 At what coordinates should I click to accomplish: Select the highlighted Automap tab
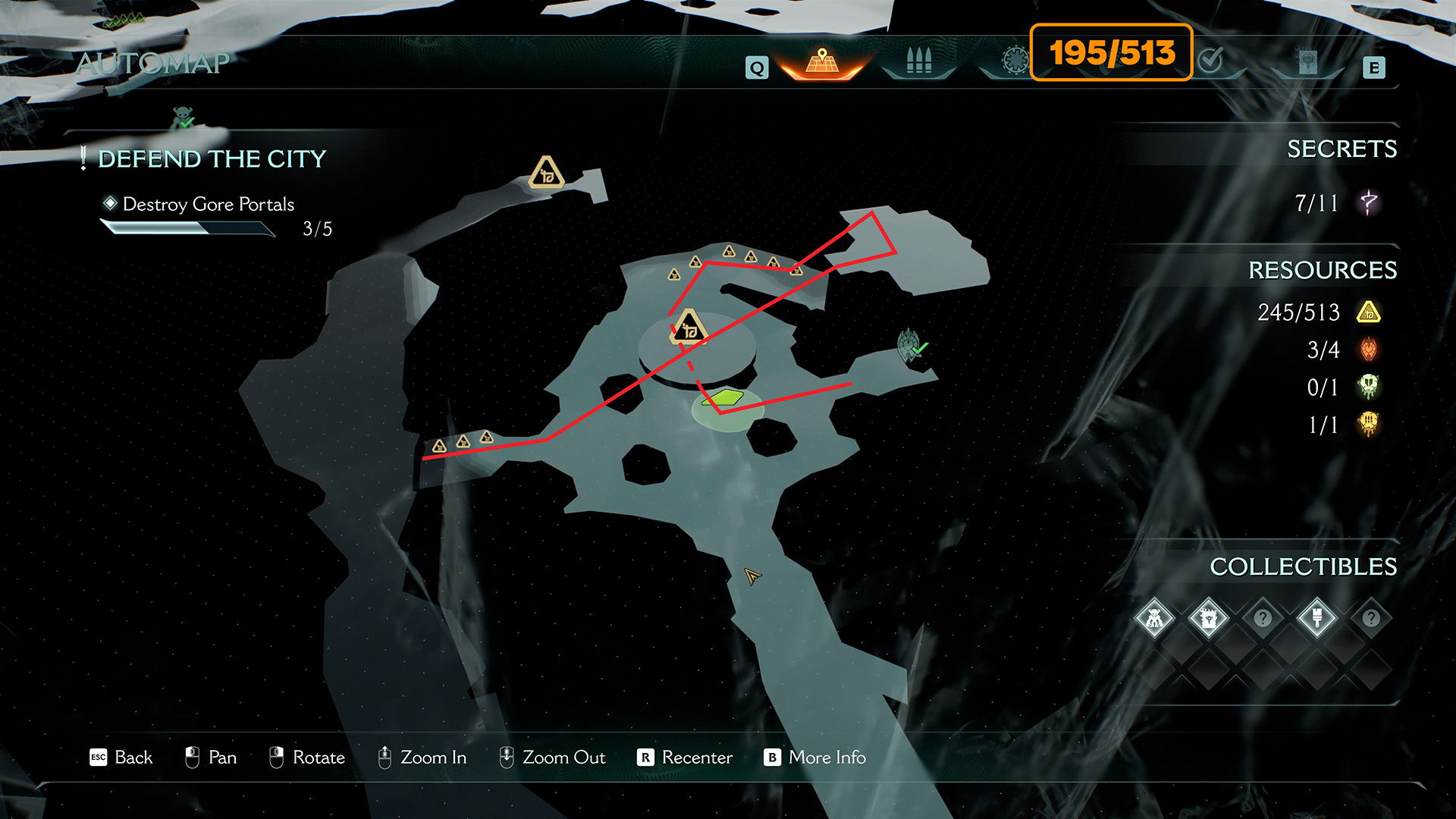pyautogui.click(x=822, y=62)
